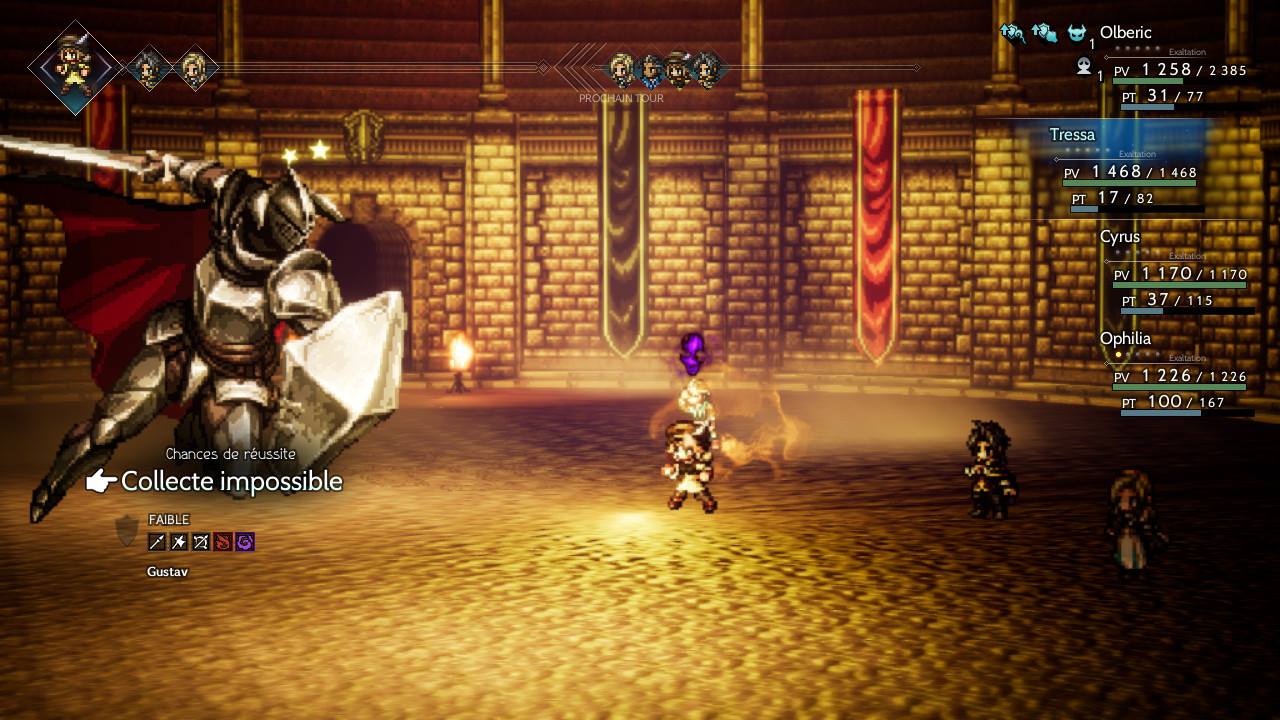1280x720 pixels.
Task: Select the Collecte impossible option
Action: tap(231, 482)
